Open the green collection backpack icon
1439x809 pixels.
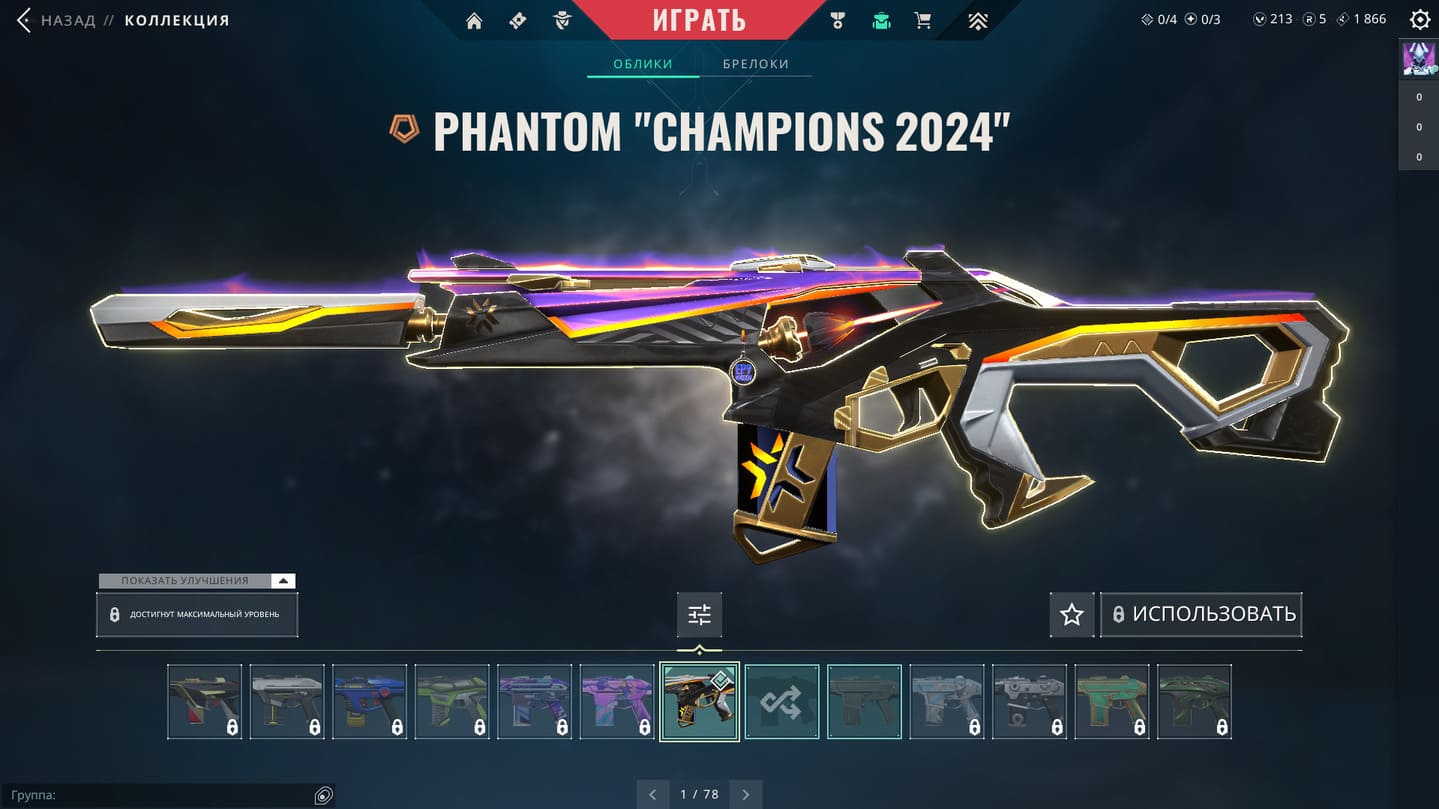click(x=881, y=20)
